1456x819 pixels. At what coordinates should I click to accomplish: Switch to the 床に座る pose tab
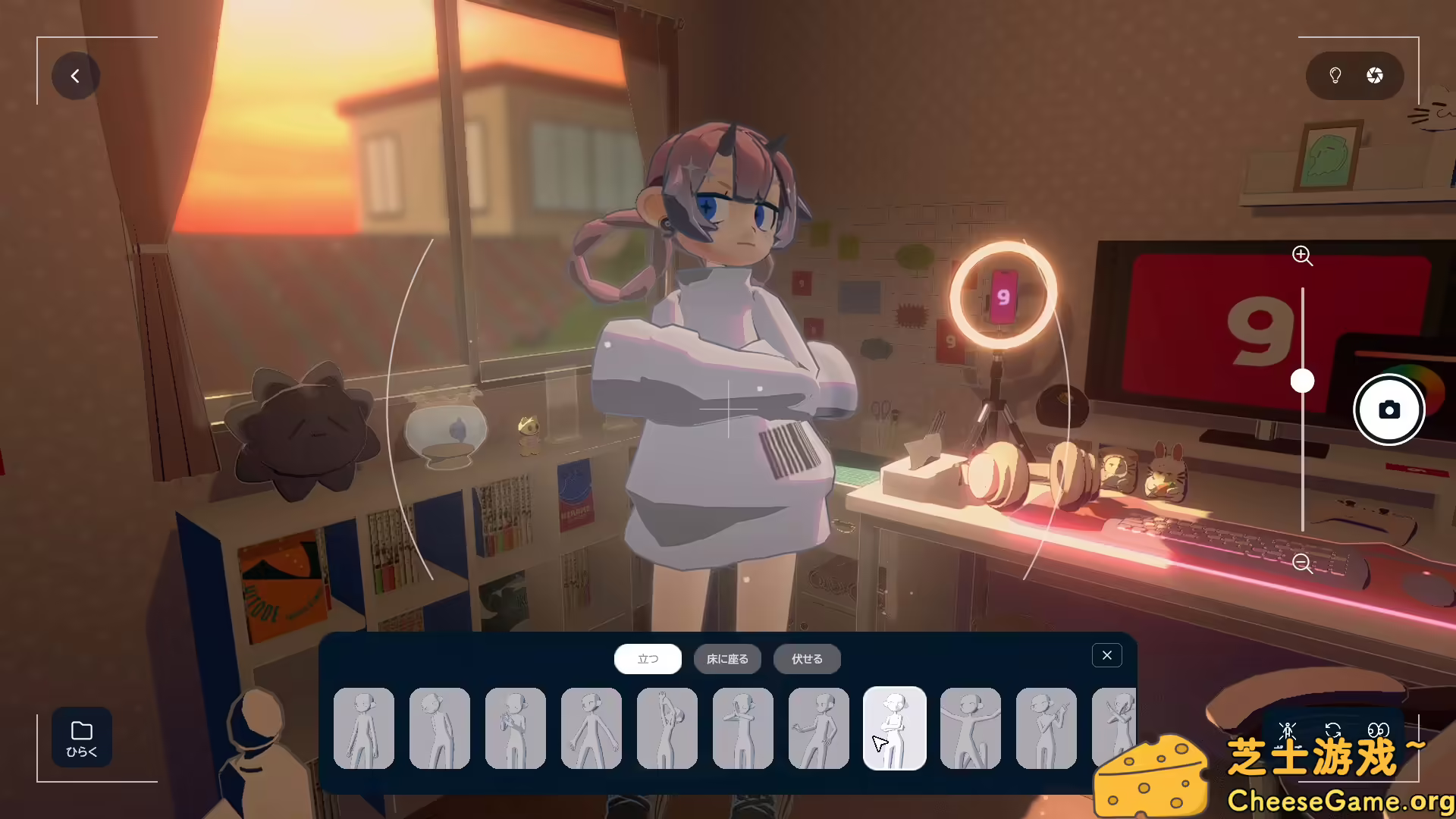[729, 659]
